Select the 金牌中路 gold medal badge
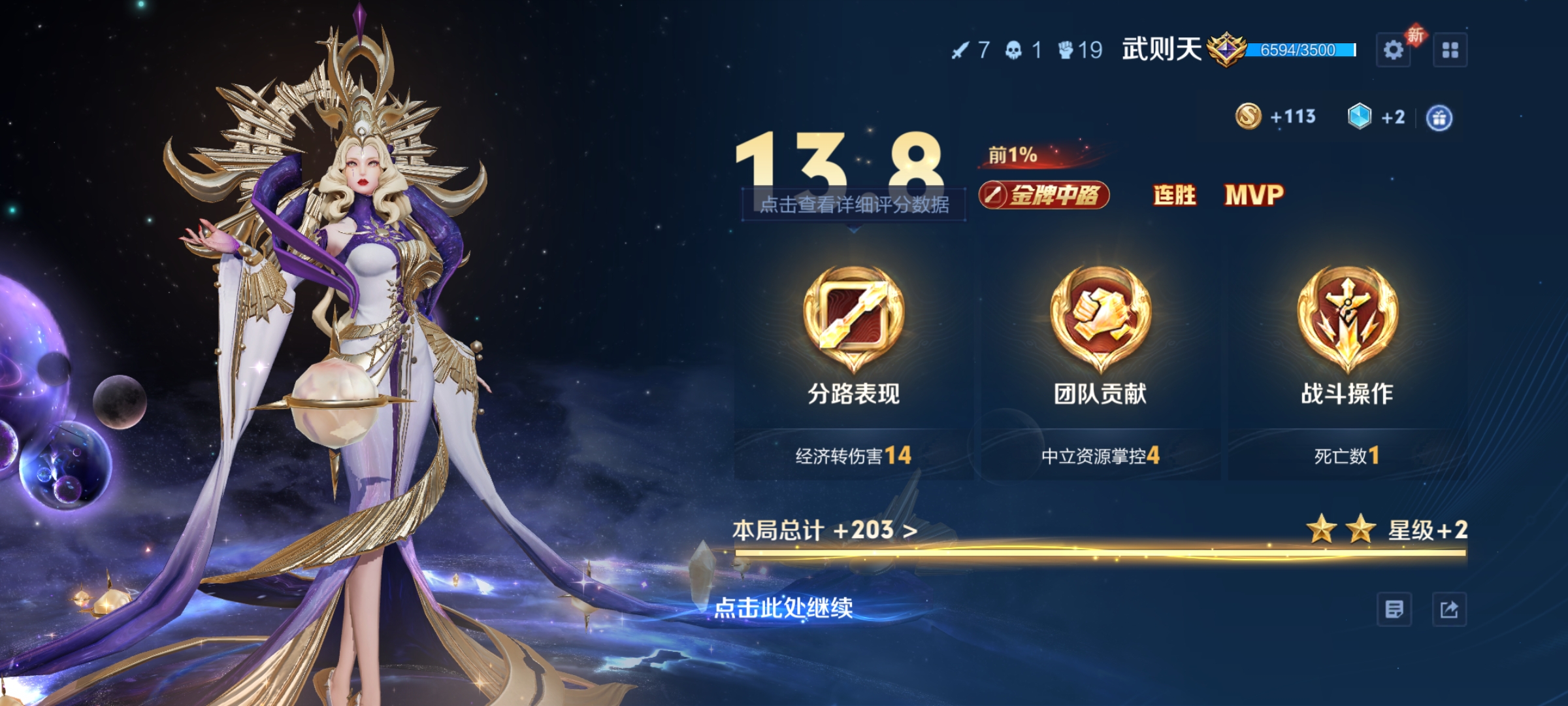This screenshot has width=1568, height=706. [x=1043, y=195]
